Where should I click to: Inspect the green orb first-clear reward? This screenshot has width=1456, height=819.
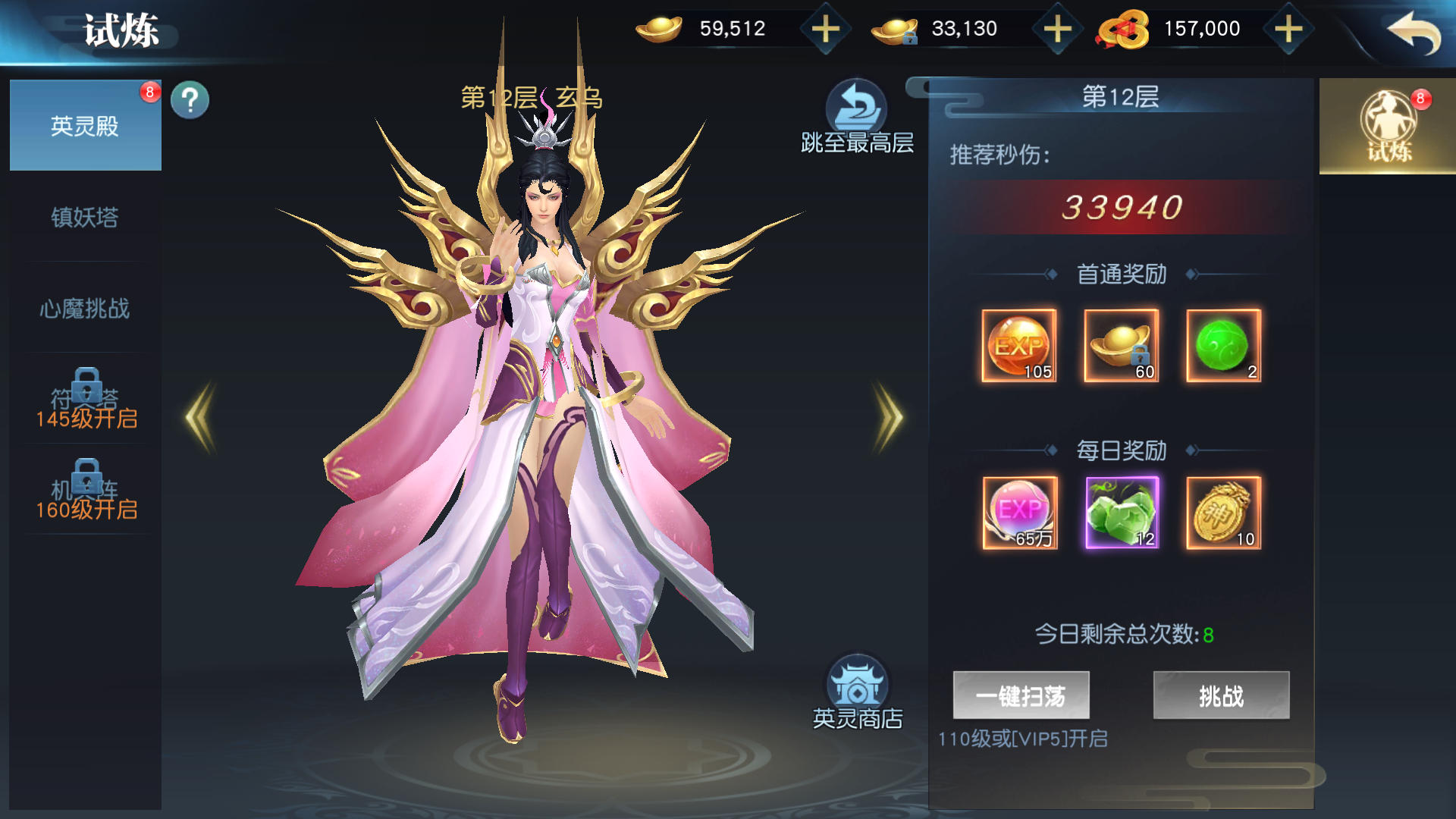tap(1223, 346)
